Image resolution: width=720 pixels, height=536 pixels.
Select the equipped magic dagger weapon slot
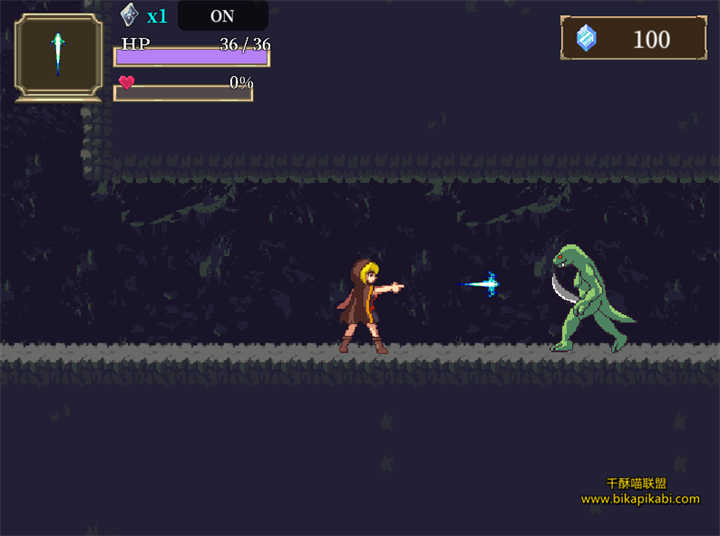[58, 57]
